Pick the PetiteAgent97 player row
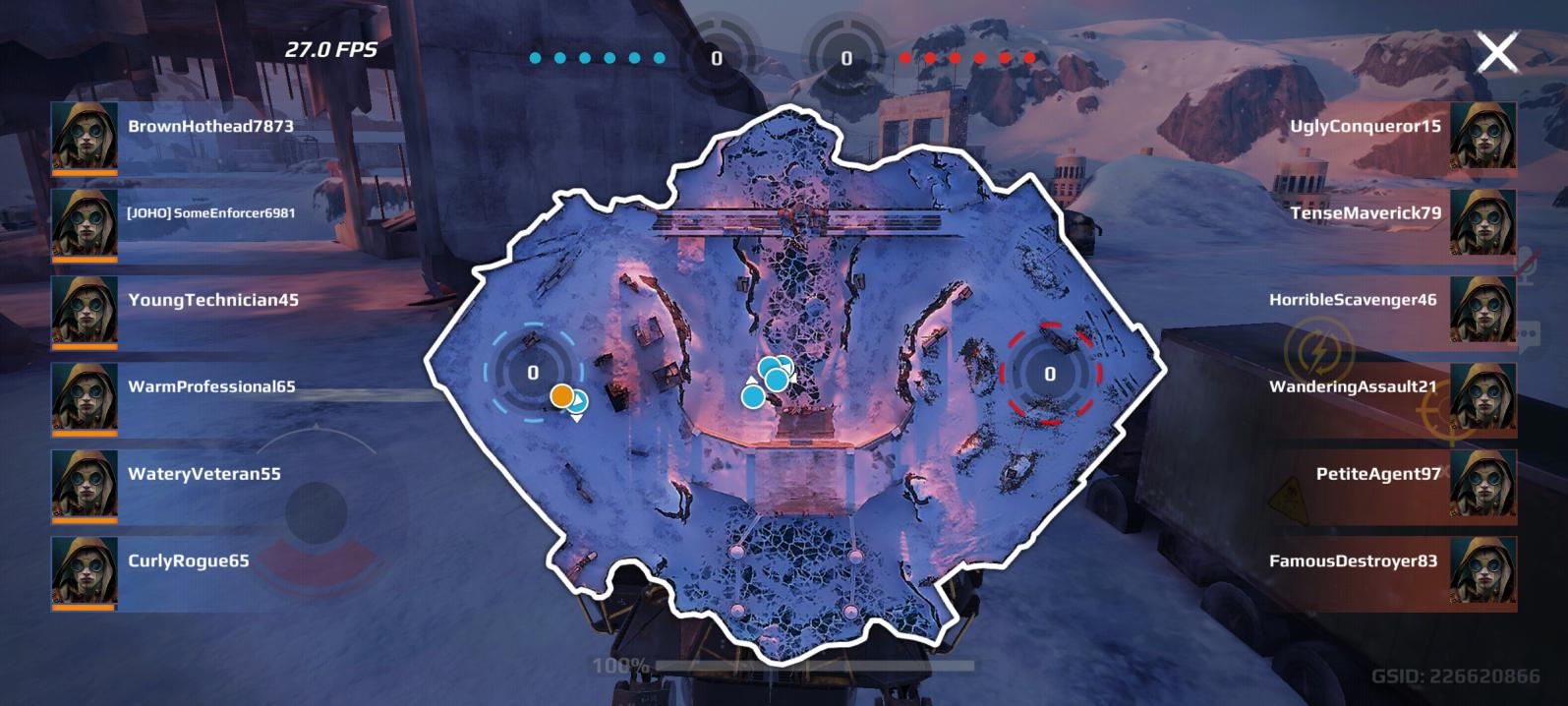 pos(1378,474)
